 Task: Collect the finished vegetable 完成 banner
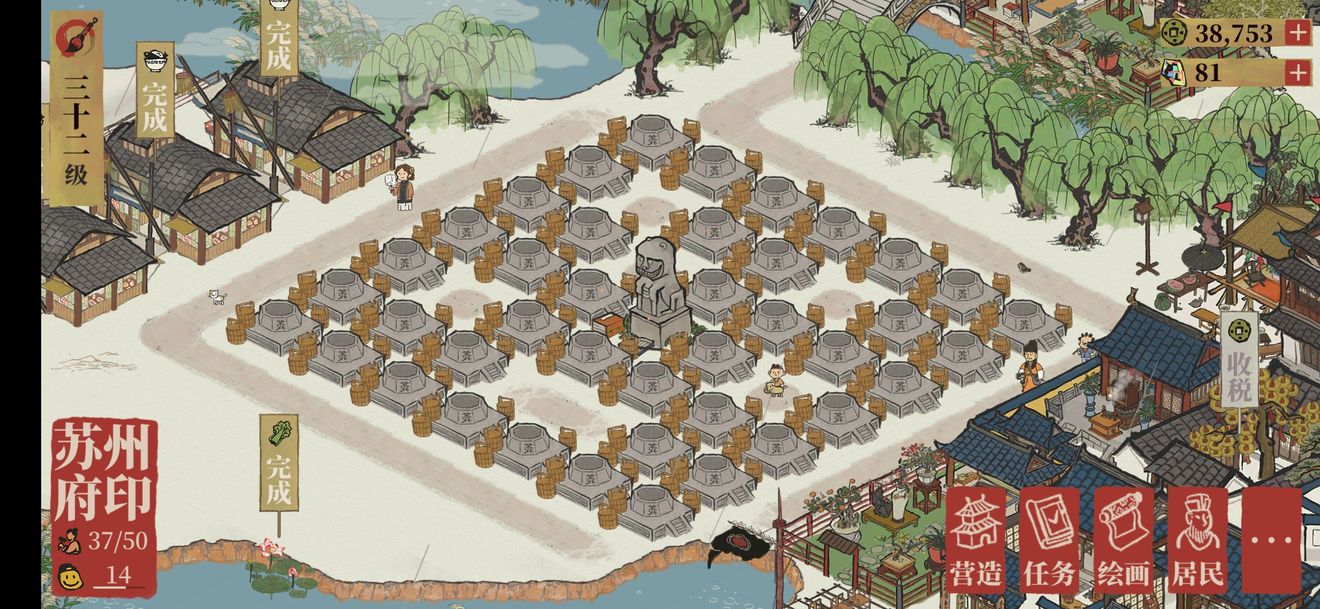279,464
